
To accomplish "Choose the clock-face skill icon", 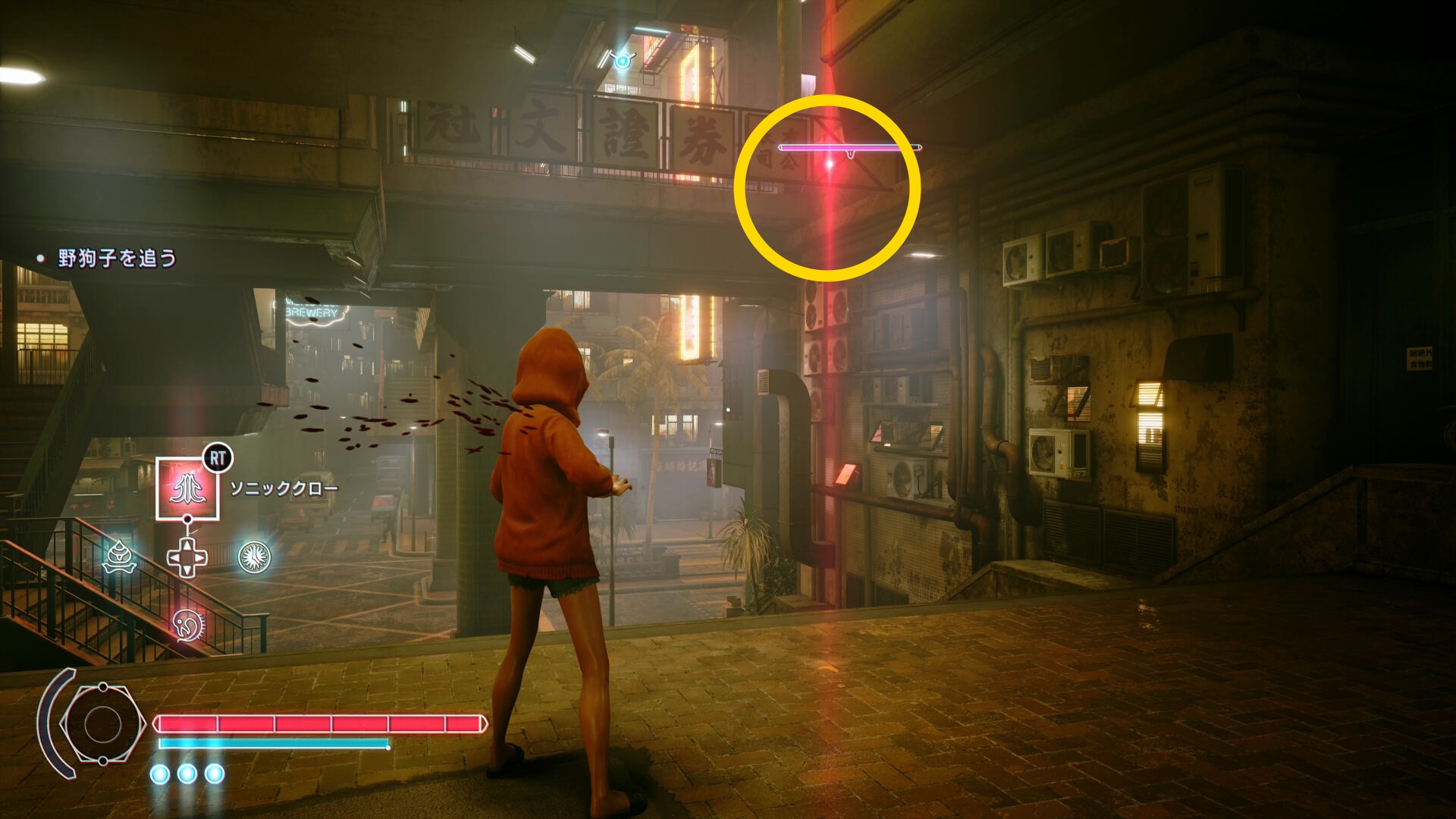I will 255,557.
